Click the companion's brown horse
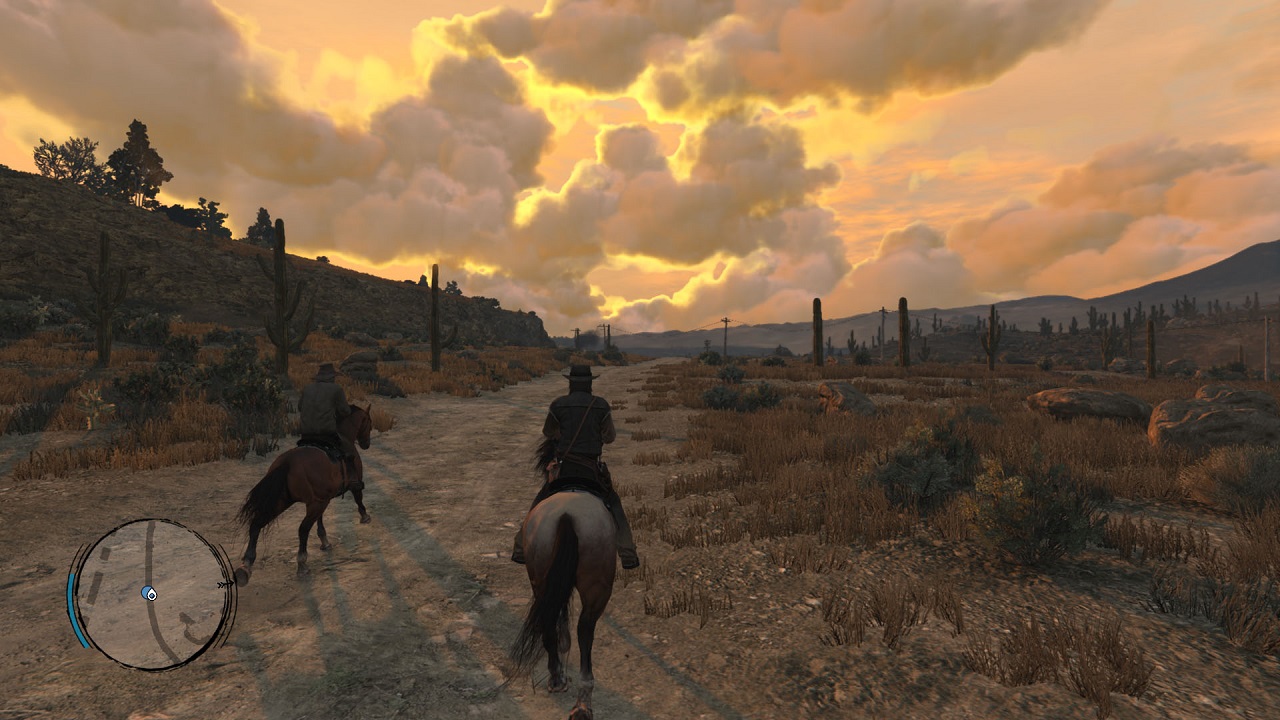The image size is (1280, 720). pos(310,480)
